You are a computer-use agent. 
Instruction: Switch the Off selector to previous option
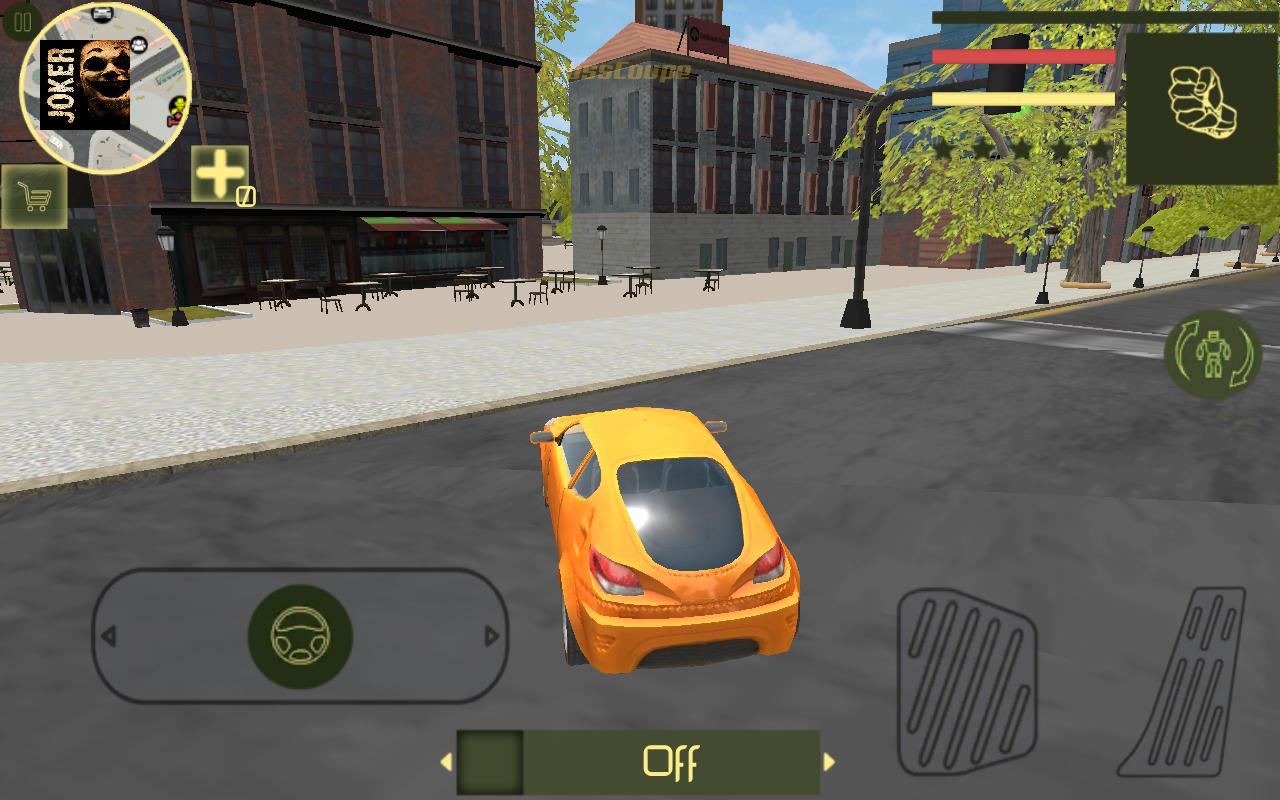point(446,762)
